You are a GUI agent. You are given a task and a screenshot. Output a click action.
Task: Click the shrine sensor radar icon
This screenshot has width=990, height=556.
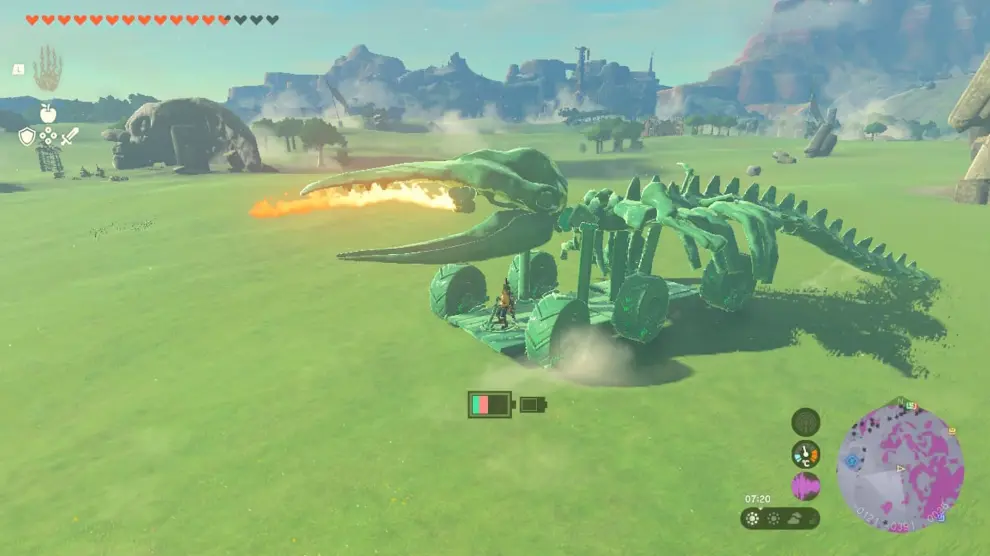[805, 422]
